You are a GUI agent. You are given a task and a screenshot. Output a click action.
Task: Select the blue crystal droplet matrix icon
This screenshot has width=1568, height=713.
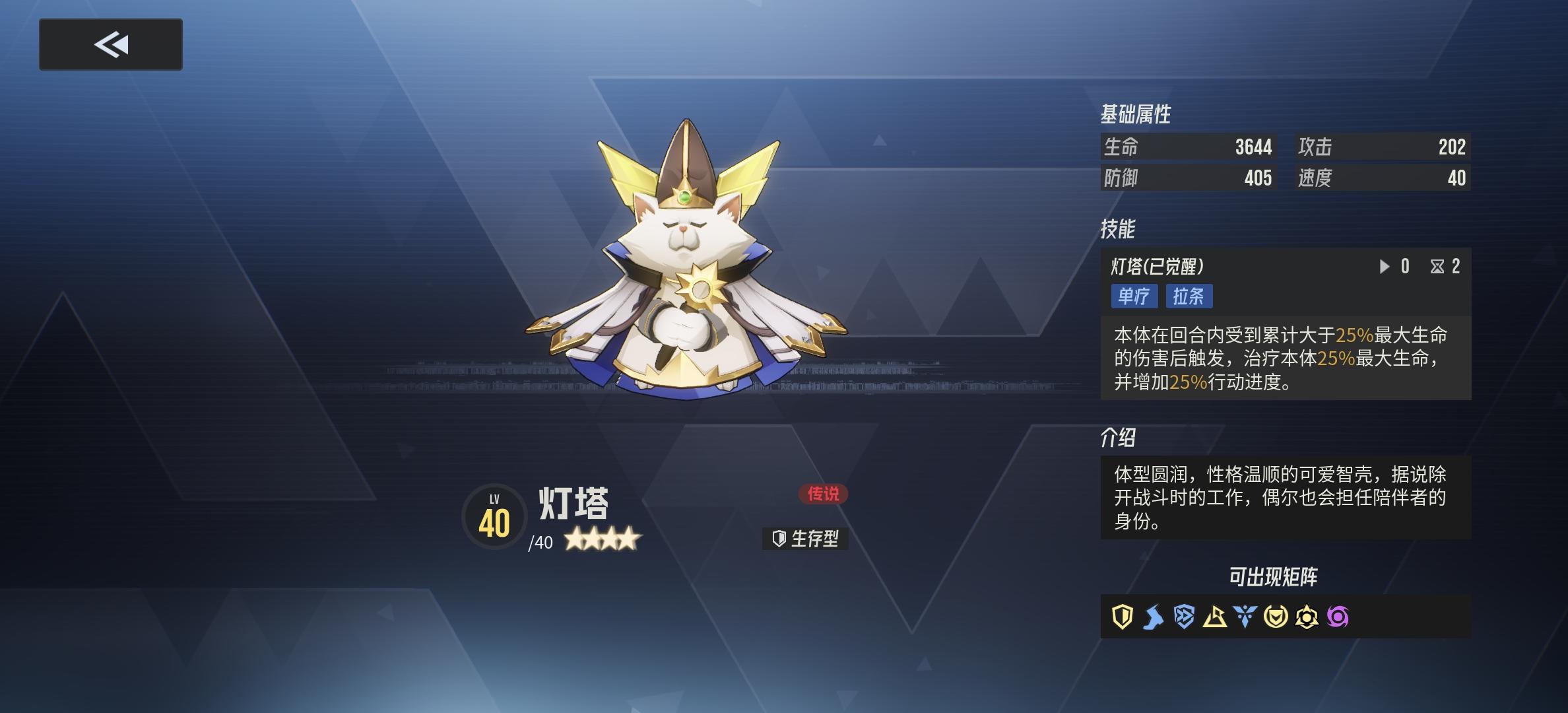pos(1245,616)
